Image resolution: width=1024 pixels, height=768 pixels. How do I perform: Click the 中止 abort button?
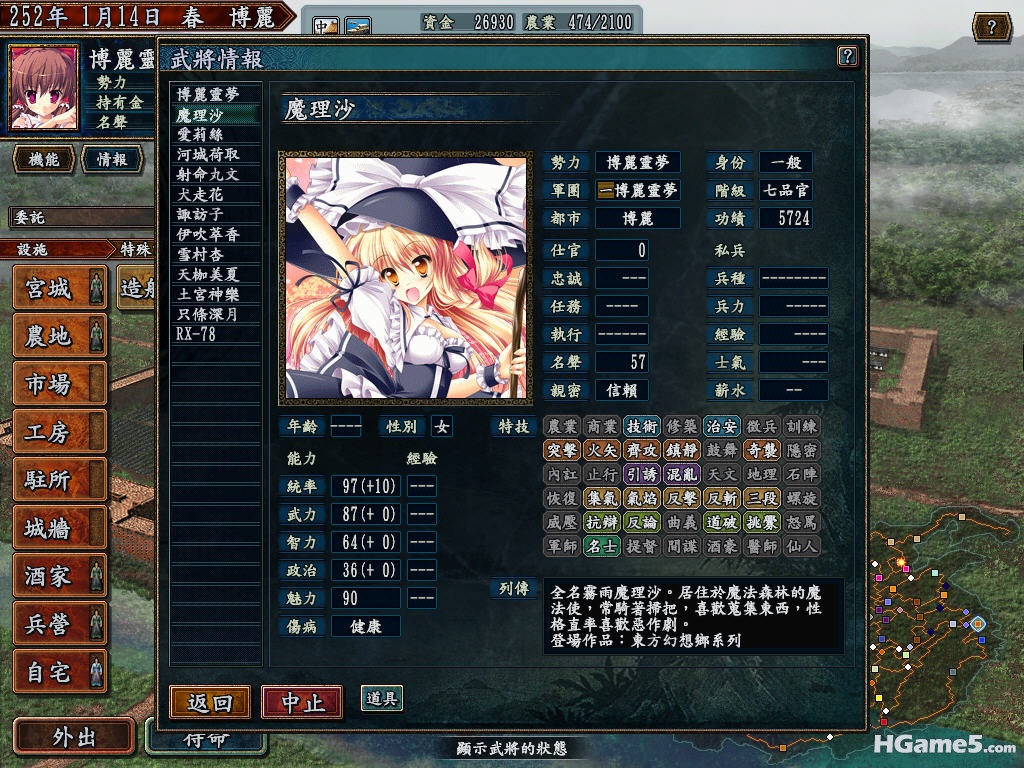click(x=302, y=702)
